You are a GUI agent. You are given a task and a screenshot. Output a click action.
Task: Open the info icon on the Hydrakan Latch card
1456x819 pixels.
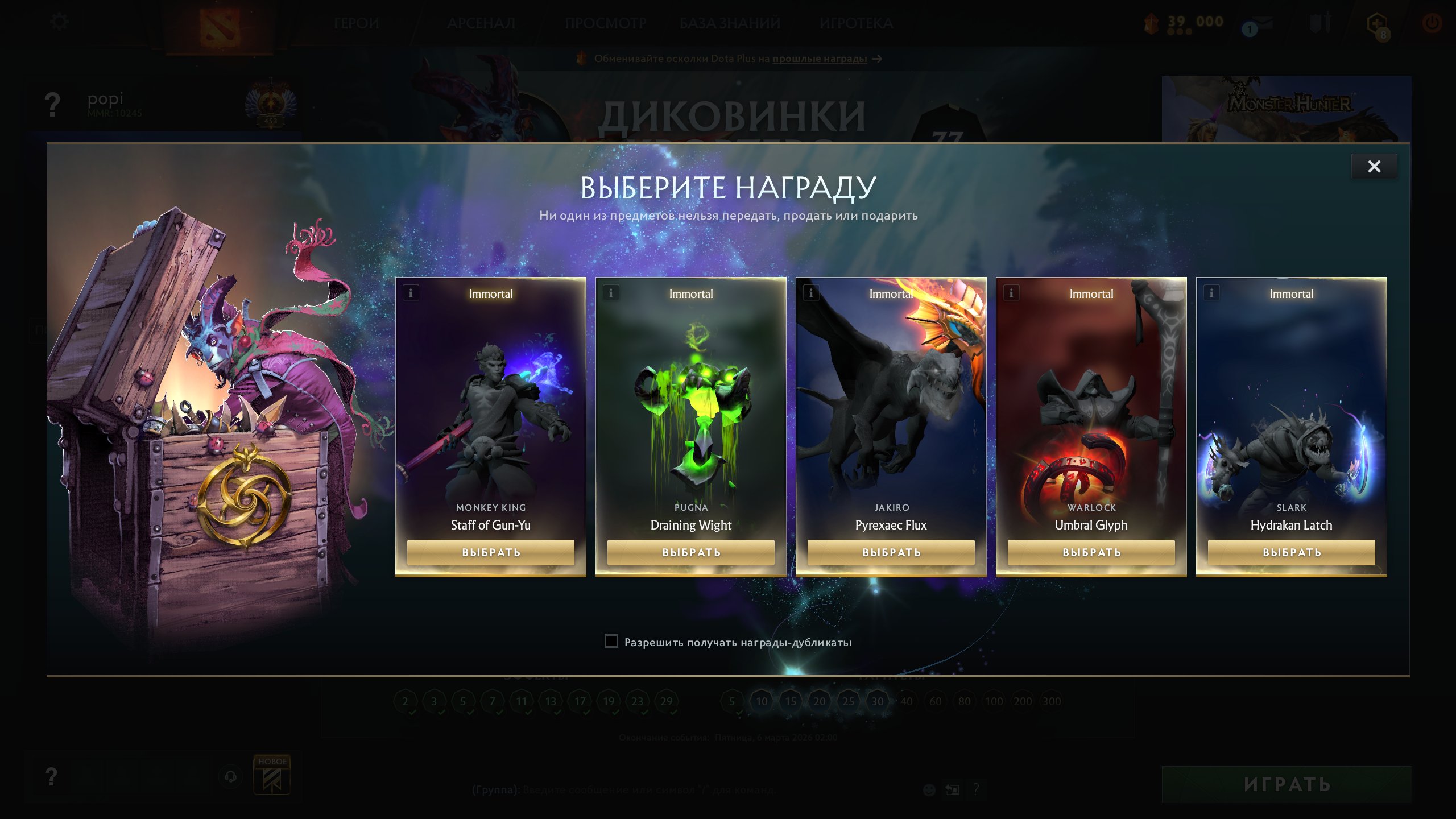pos(1211,293)
